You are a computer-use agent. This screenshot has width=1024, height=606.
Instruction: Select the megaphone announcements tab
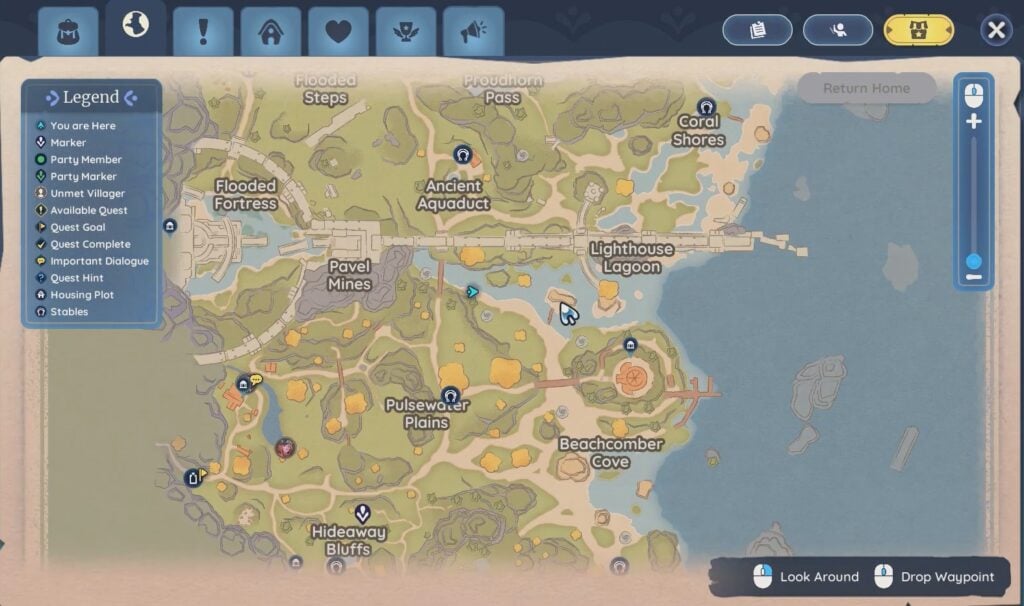click(x=473, y=31)
